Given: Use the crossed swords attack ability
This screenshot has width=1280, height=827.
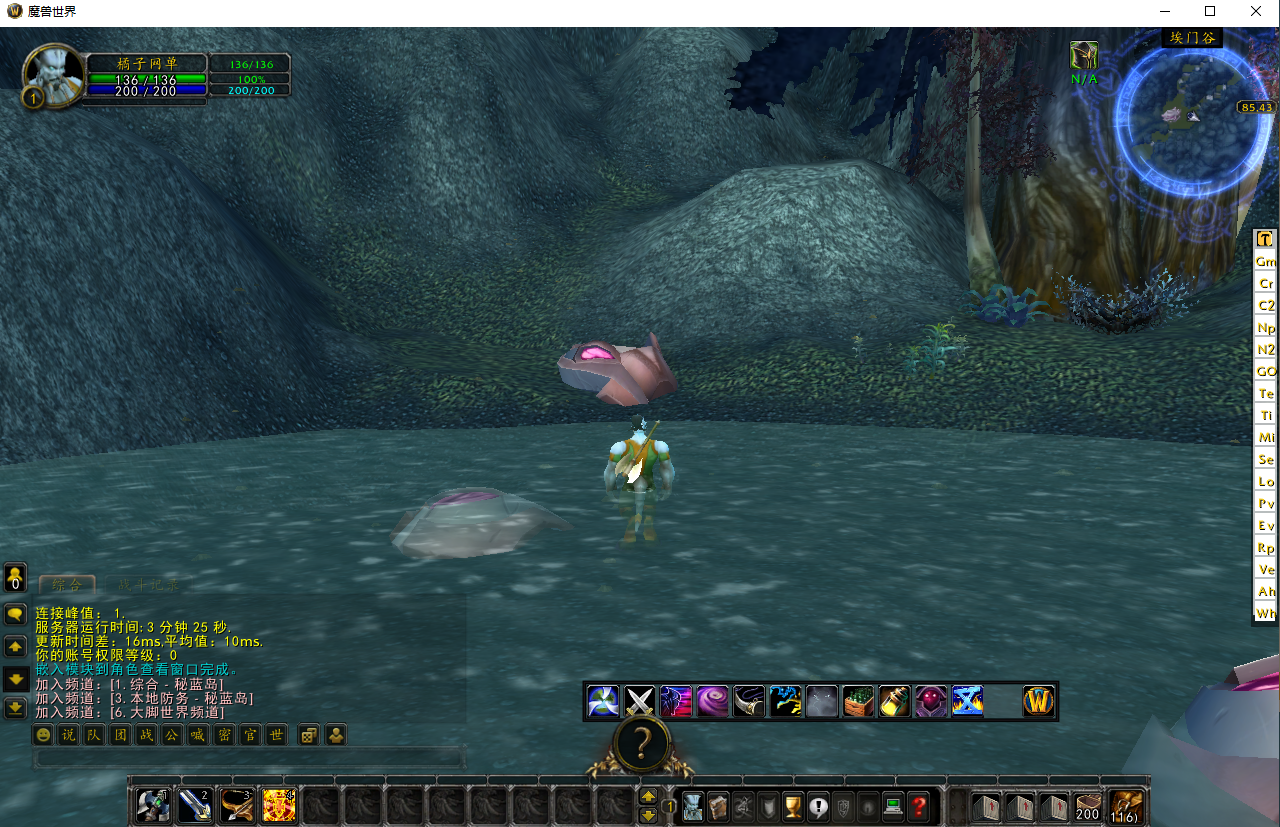Looking at the screenshot, I should click(x=639, y=701).
